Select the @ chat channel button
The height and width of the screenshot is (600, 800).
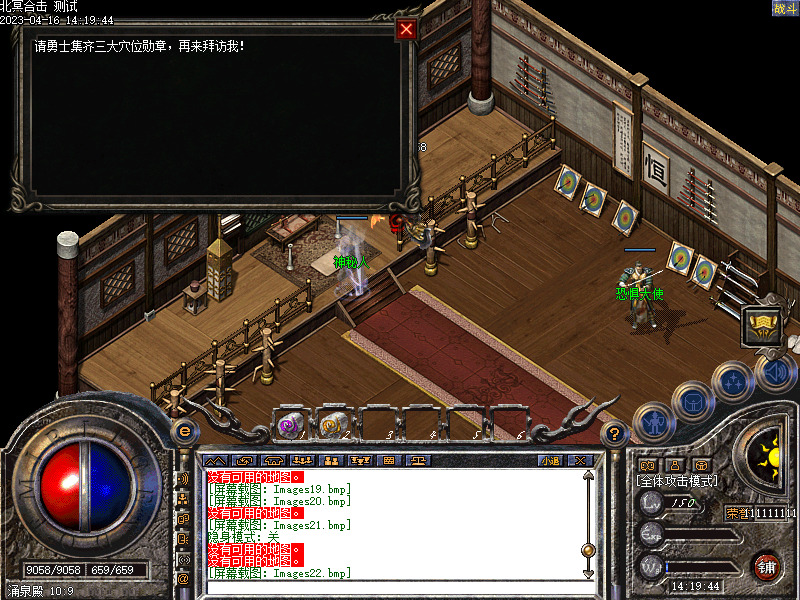point(183,578)
